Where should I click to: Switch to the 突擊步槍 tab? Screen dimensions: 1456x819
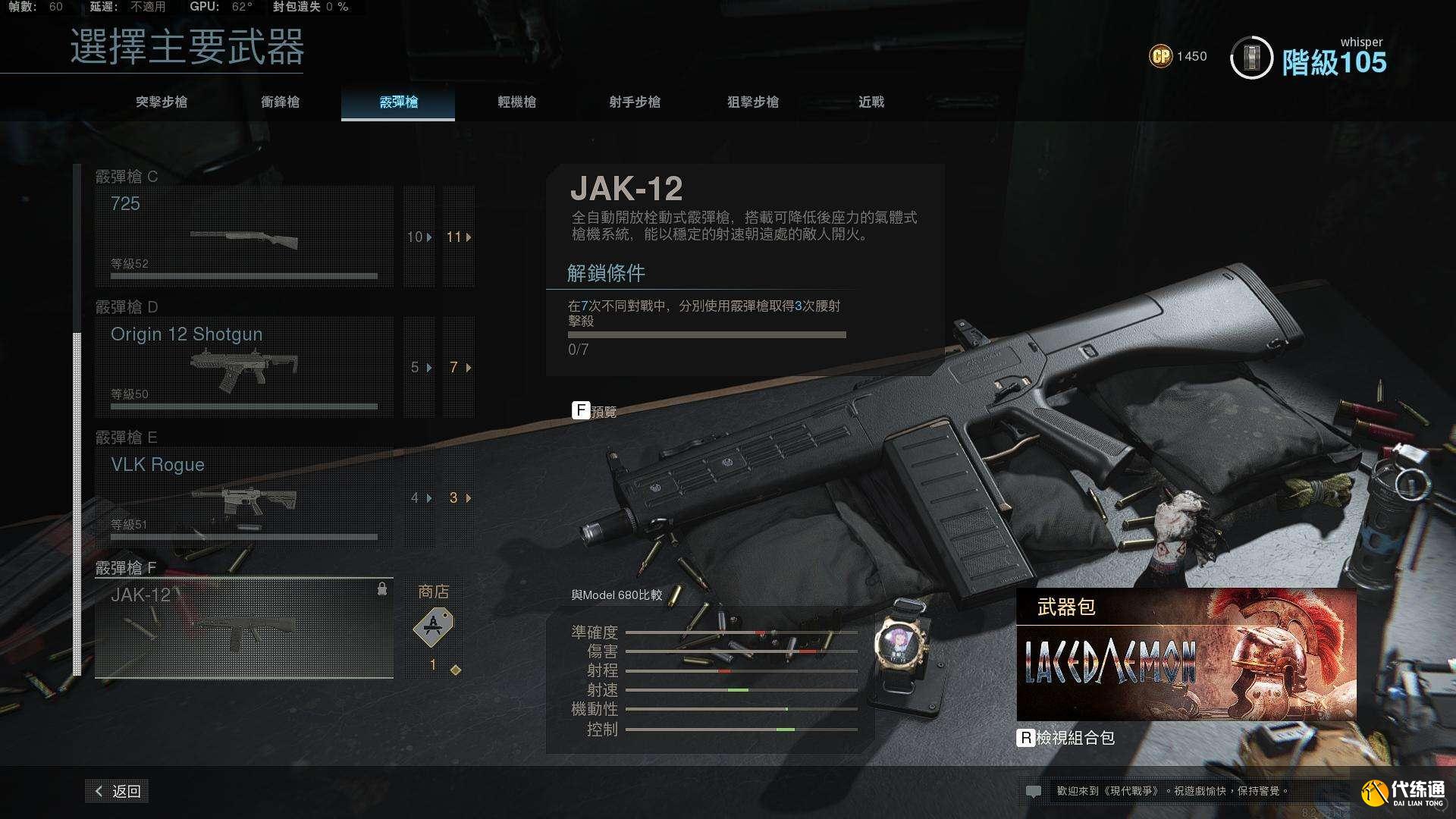coord(162,102)
